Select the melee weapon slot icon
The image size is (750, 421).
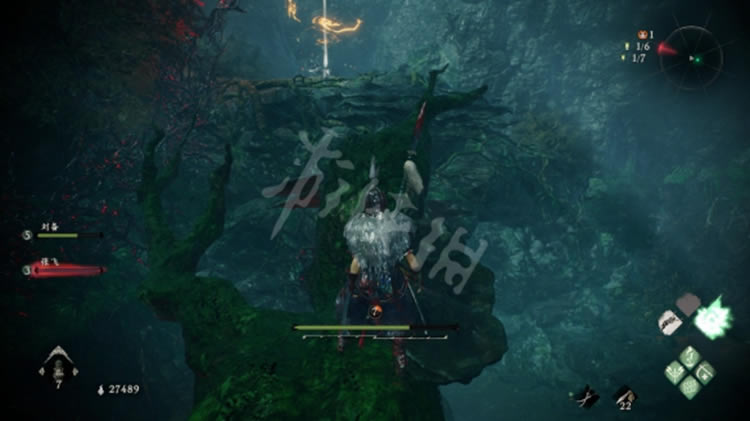coord(587,396)
